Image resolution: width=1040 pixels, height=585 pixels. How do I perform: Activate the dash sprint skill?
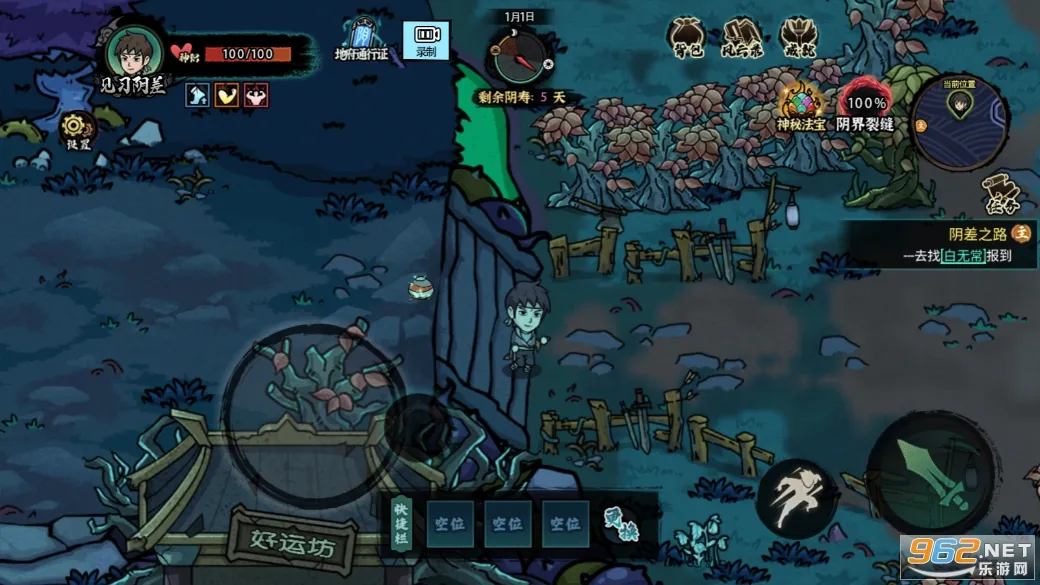point(796,497)
